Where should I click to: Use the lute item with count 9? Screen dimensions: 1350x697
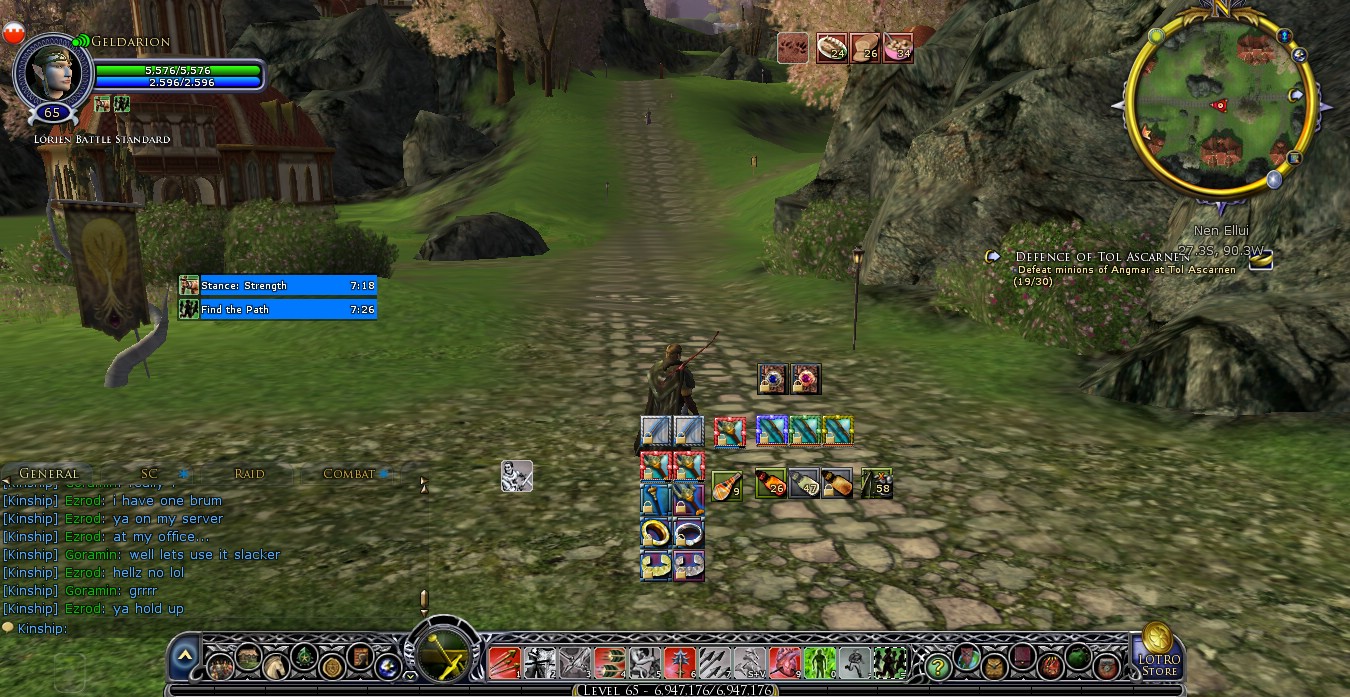coord(727,486)
